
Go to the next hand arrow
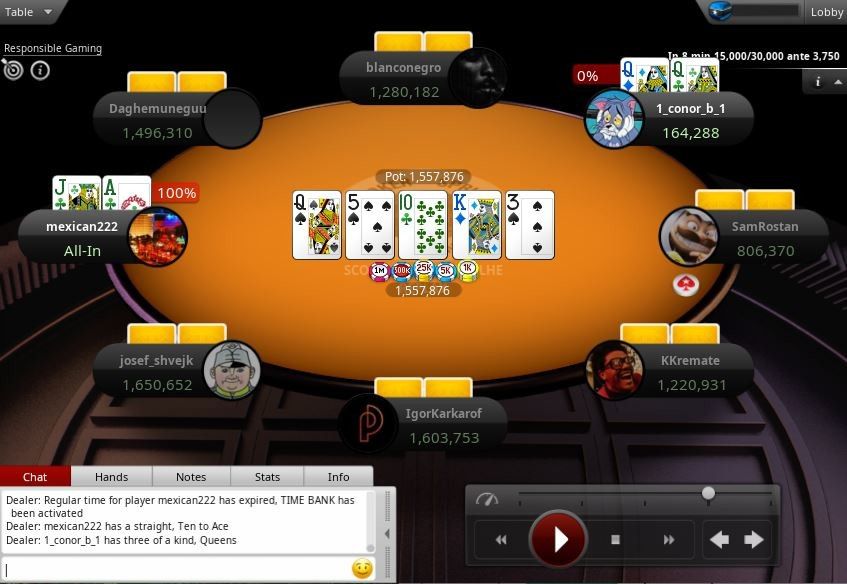754,540
